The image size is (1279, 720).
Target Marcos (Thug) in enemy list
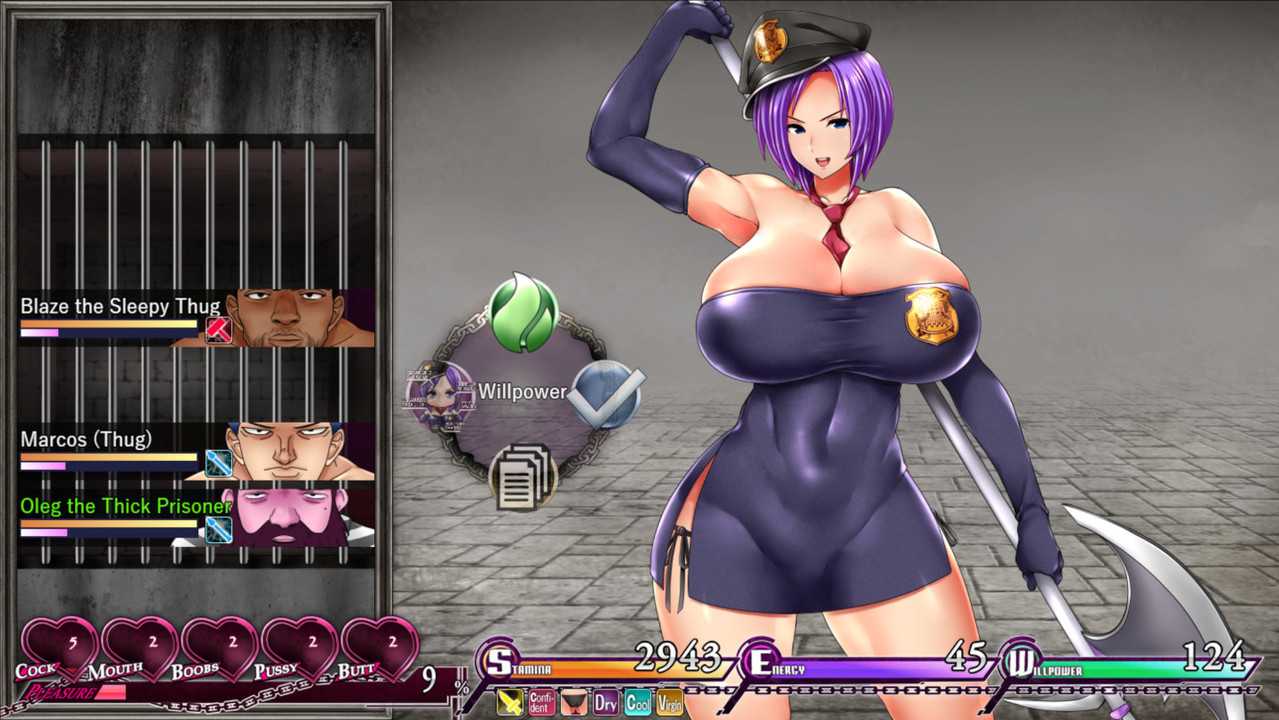coord(196,451)
